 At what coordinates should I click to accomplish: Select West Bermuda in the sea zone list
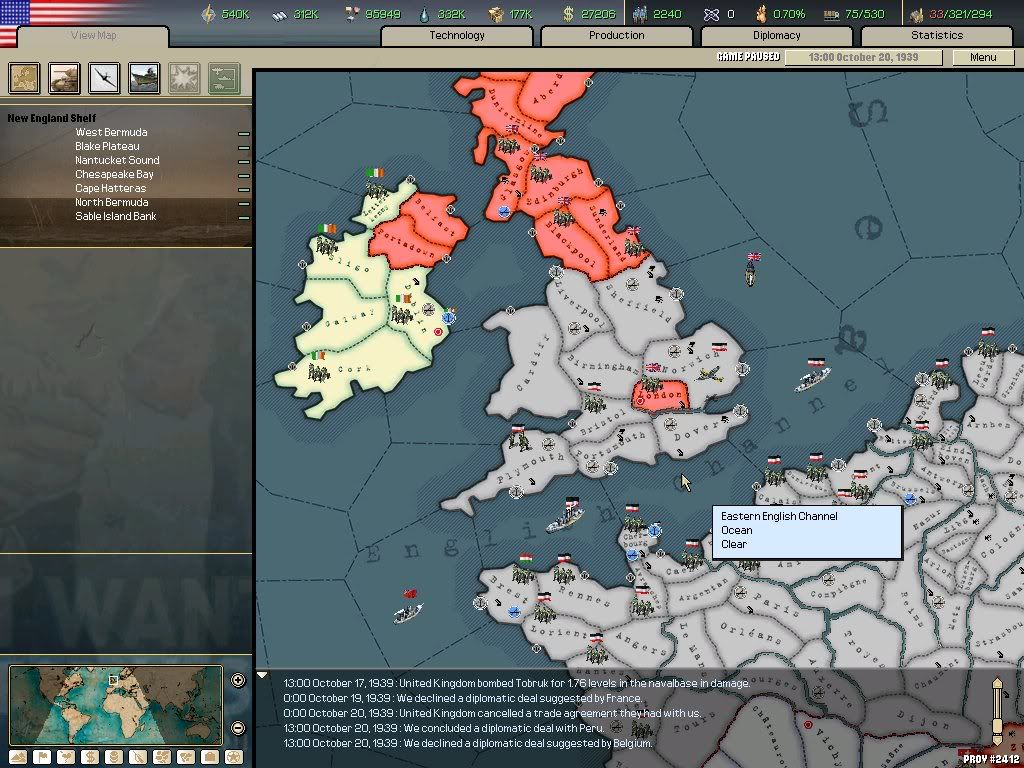point(111,133)
